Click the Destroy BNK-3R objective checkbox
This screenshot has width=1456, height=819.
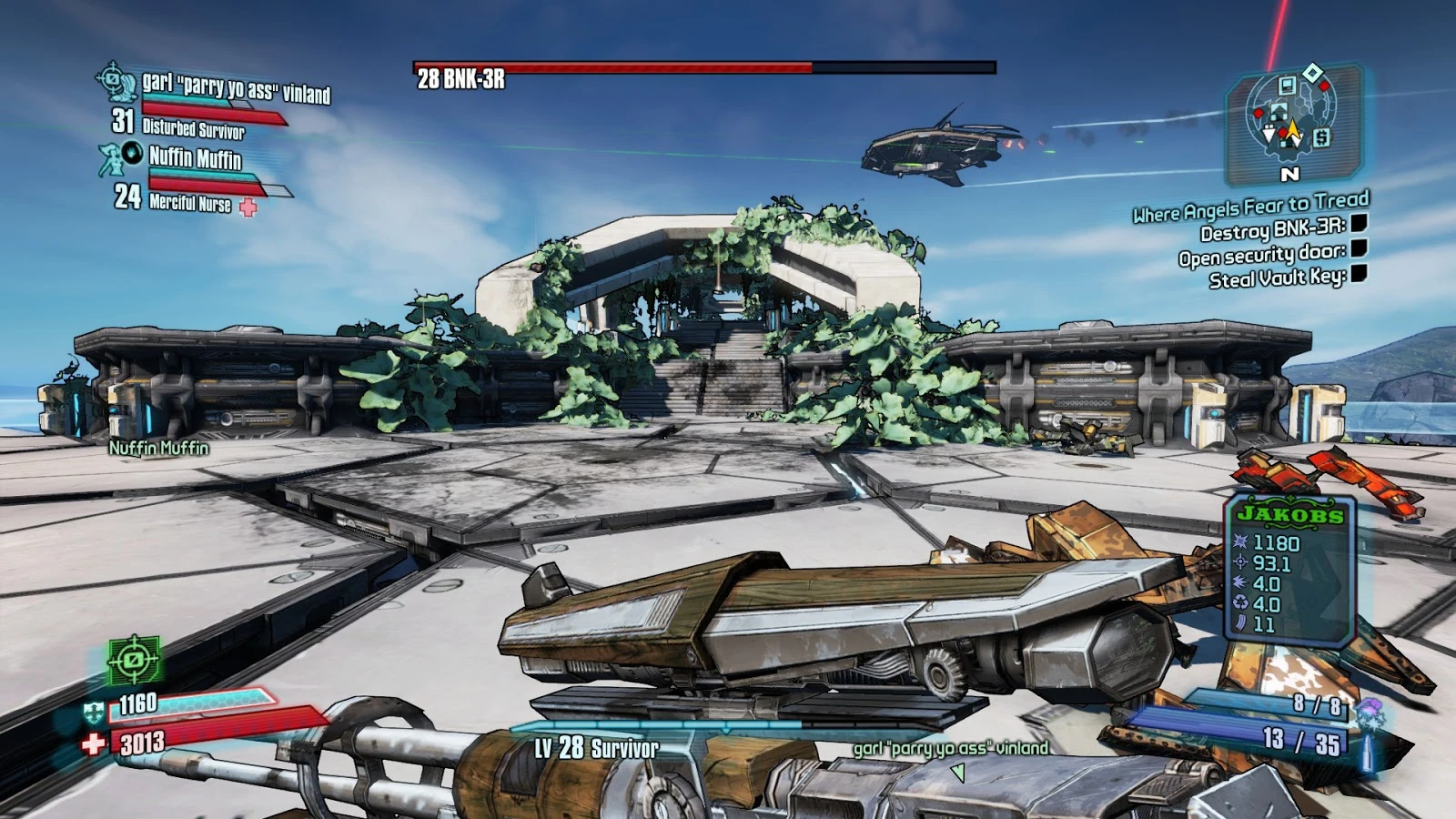(x=1359, y=224)
